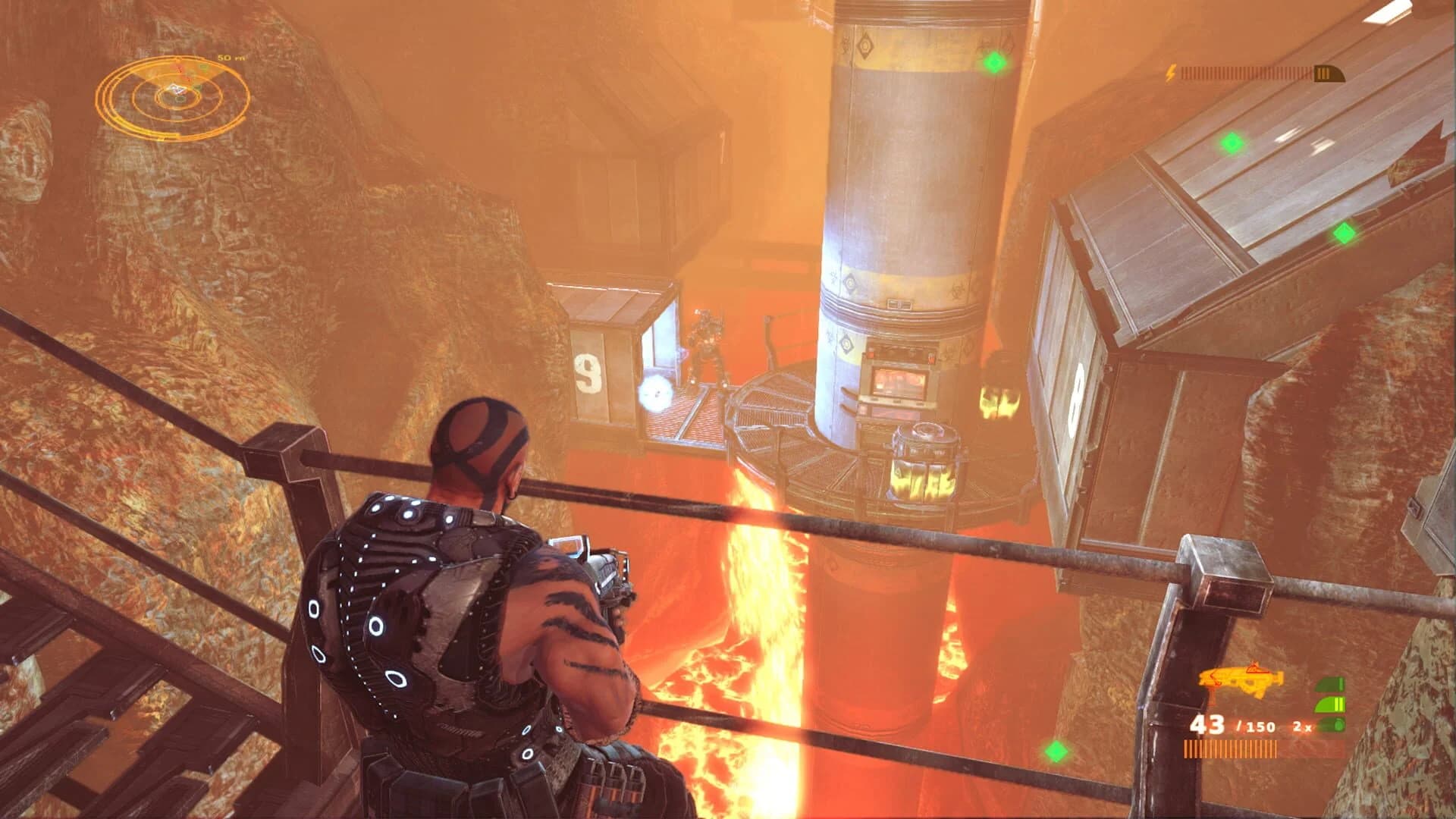Select the player arrow at the minimap center
Viewport: 1456px width, 819px height.
[x=177, y=89]
